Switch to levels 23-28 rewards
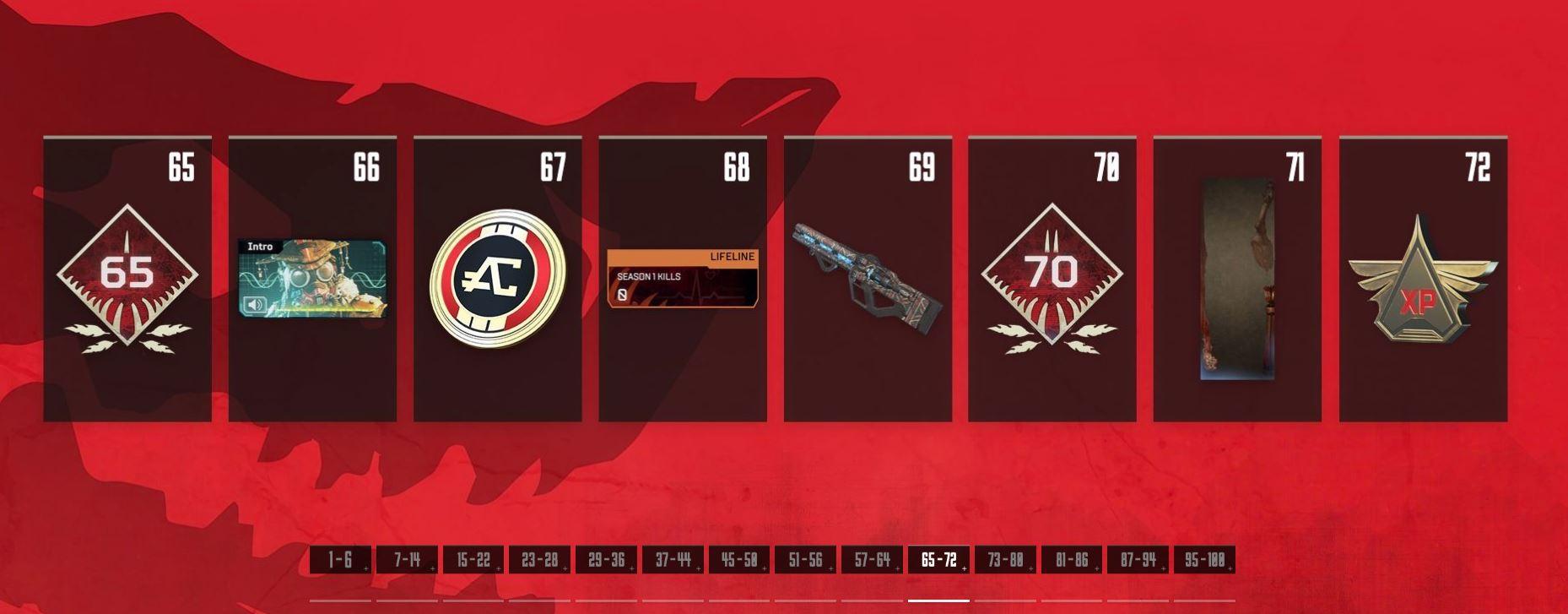The width and height of the screenshot is (1568, 614). (539, 560)
